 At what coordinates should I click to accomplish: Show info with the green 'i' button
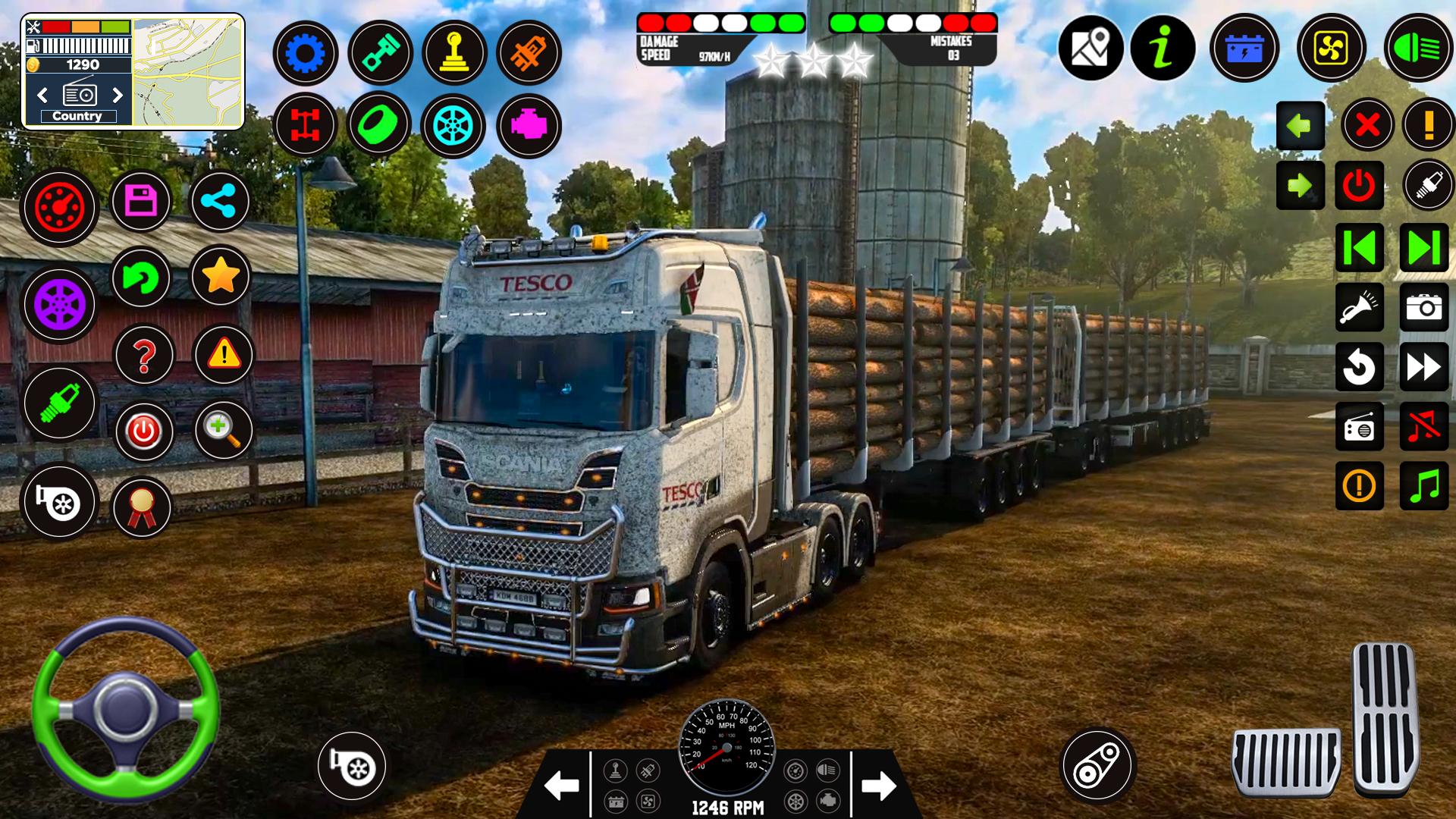(1163, 49)
